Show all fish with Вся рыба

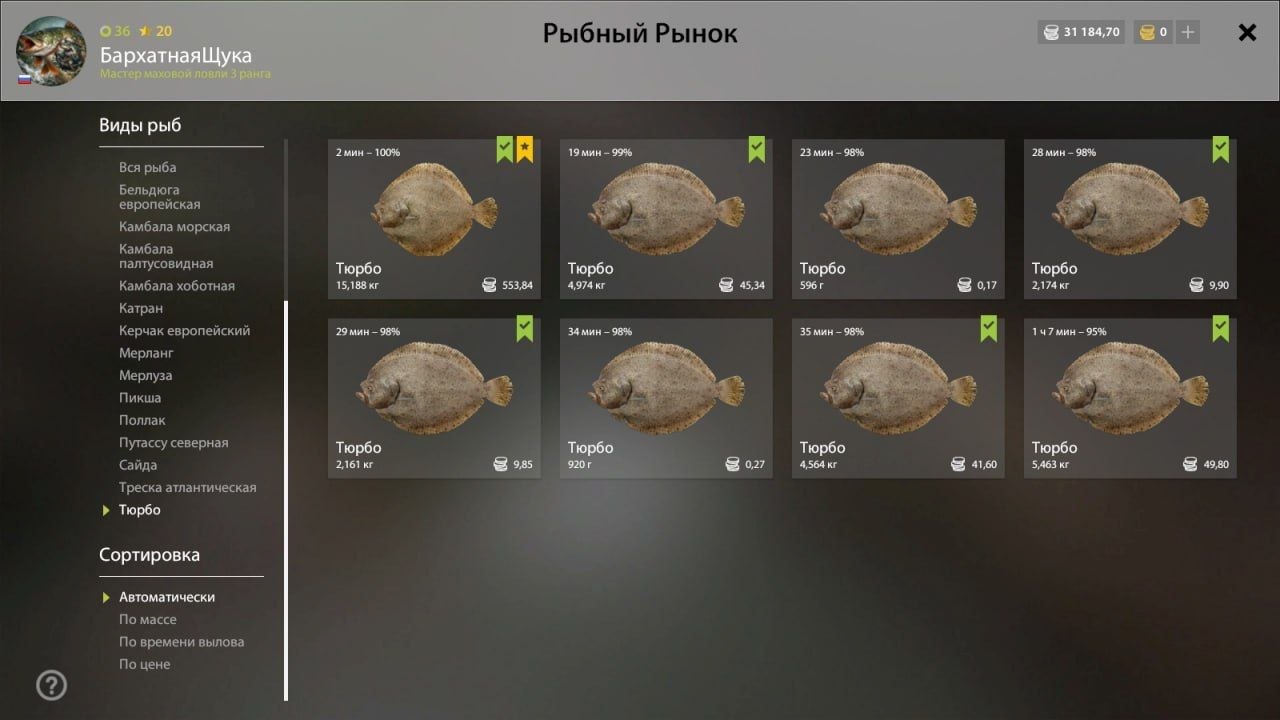pyautogui.click(x=147, y=167)
